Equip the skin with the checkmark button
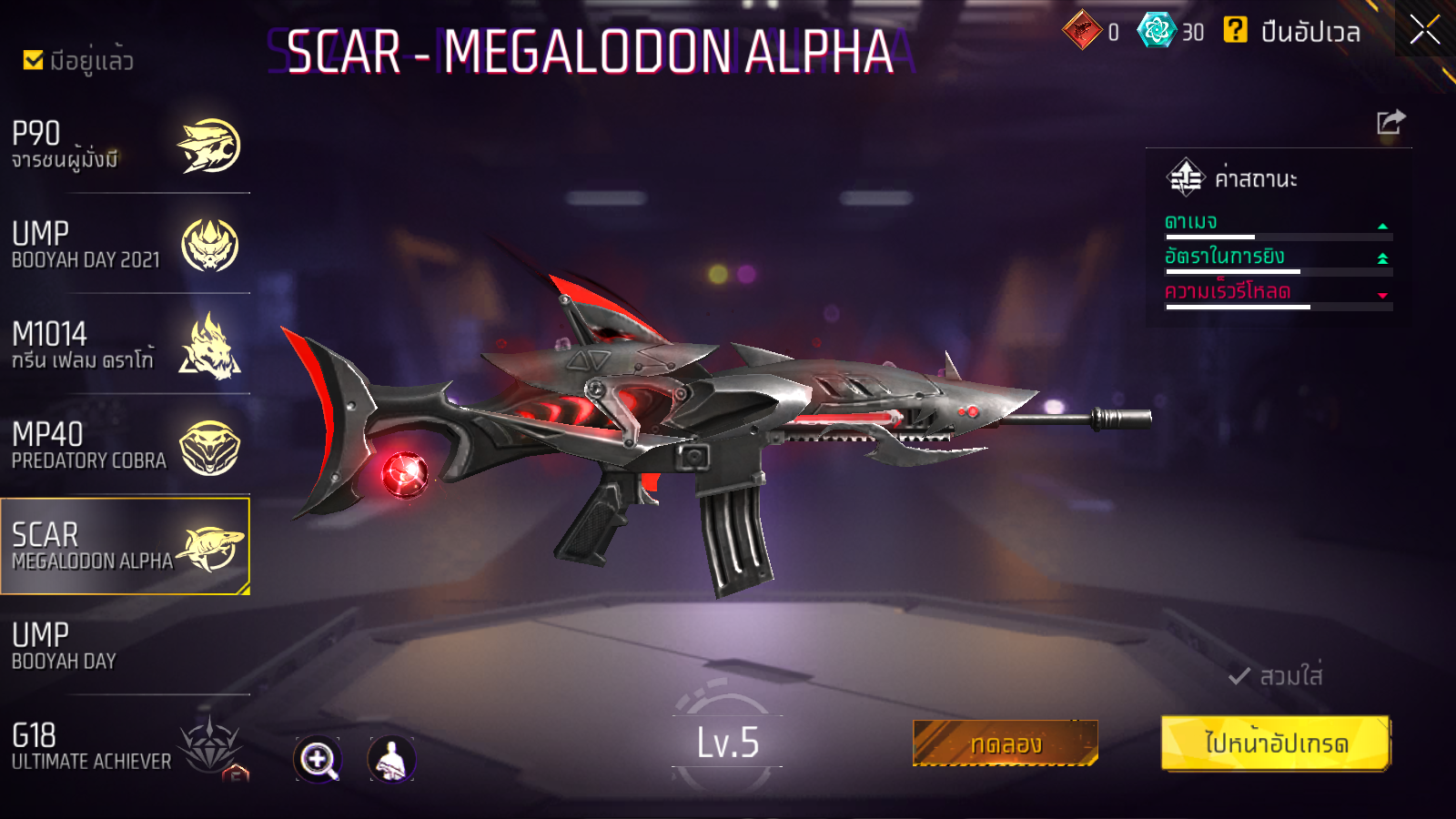 1276,676
